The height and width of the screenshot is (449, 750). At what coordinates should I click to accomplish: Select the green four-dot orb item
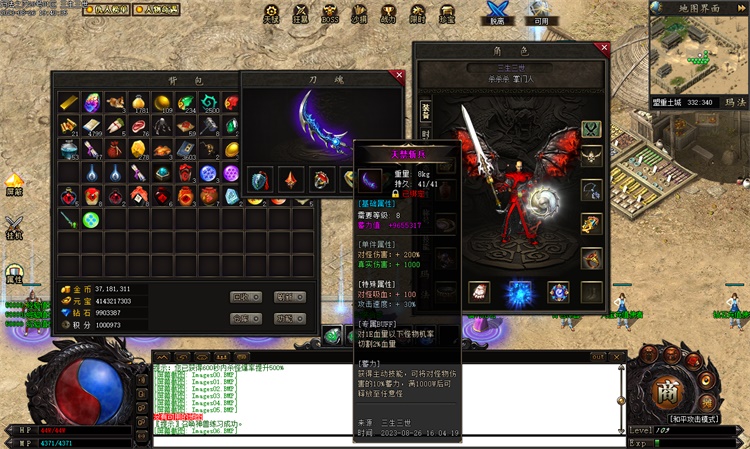click(92, 219)
